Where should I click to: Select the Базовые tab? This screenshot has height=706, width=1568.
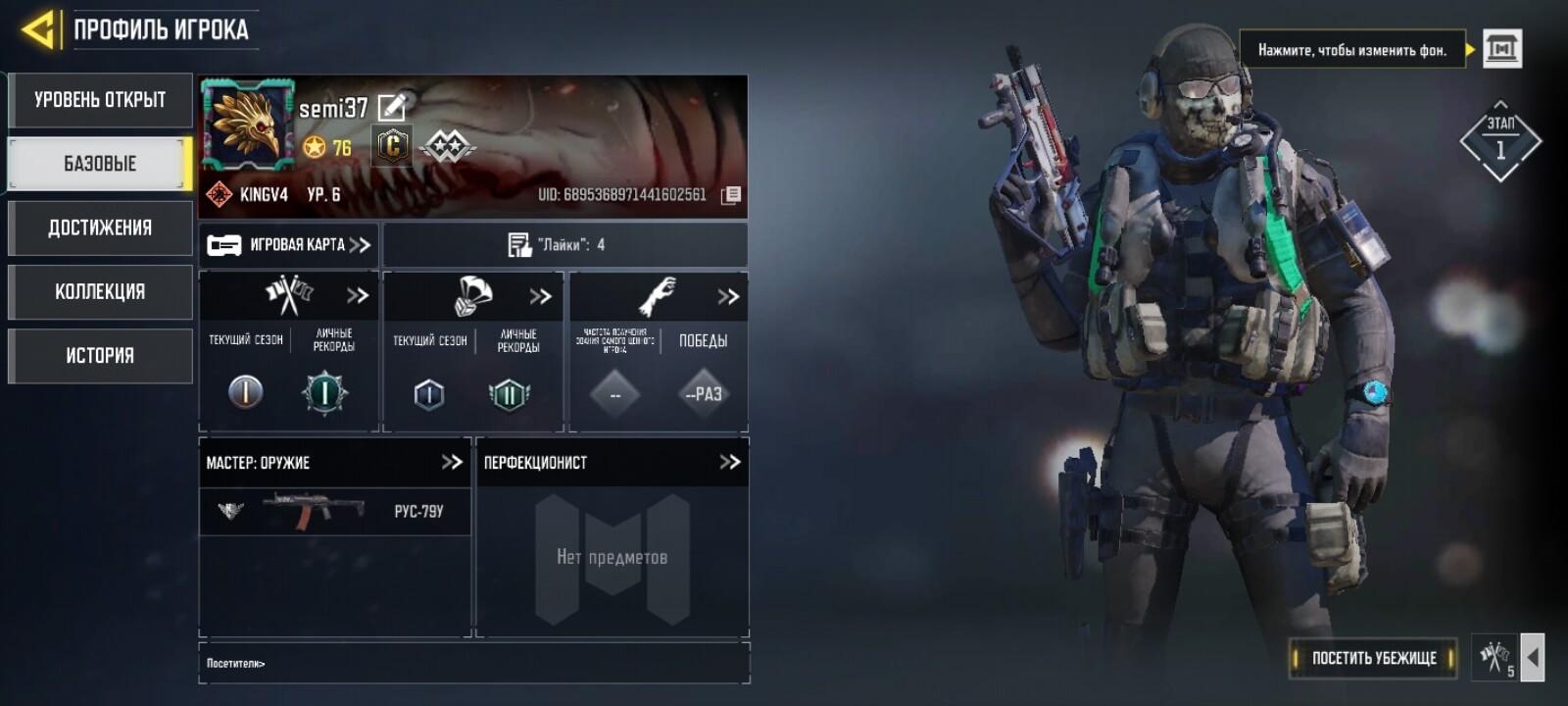(100, 164)
